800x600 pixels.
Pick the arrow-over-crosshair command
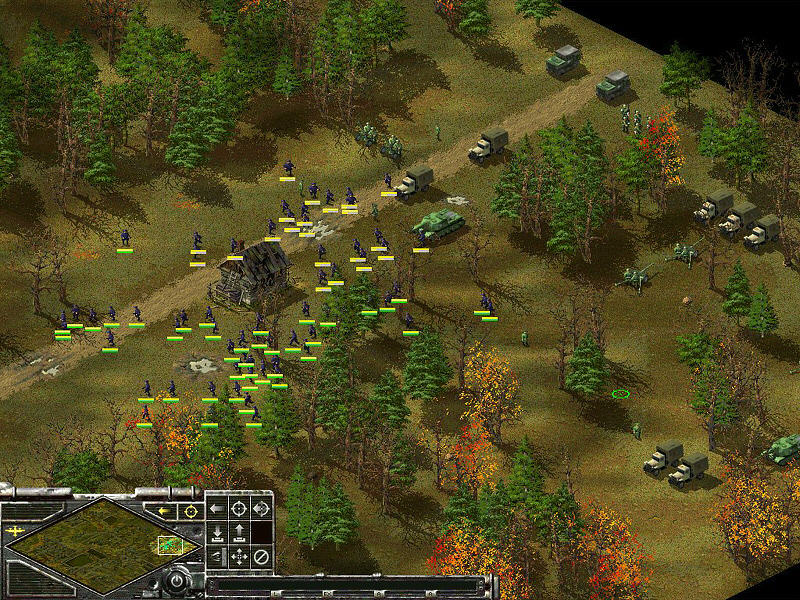(x=261, y=508)
